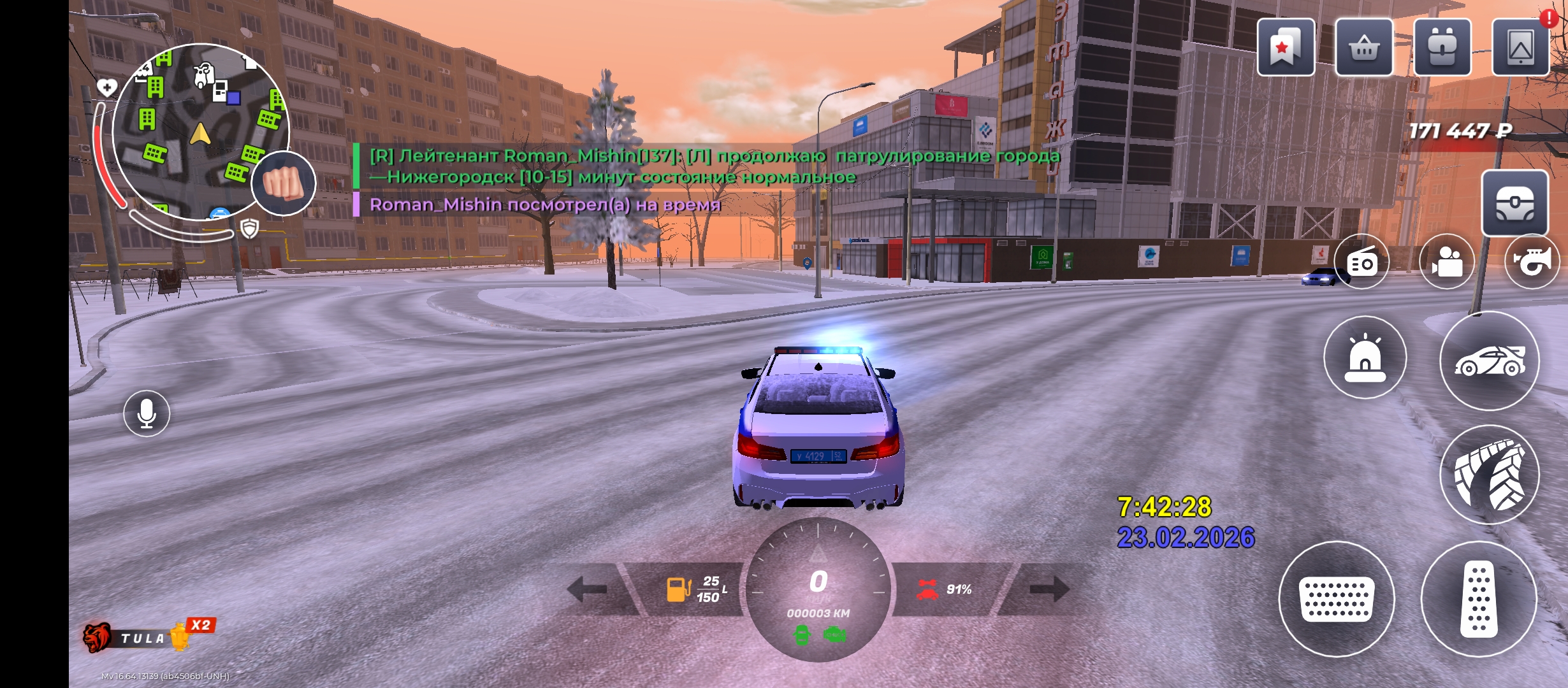Screen dimensions: 1568x688
Task: Toggle the police siren light
Action: [1365, 358]
